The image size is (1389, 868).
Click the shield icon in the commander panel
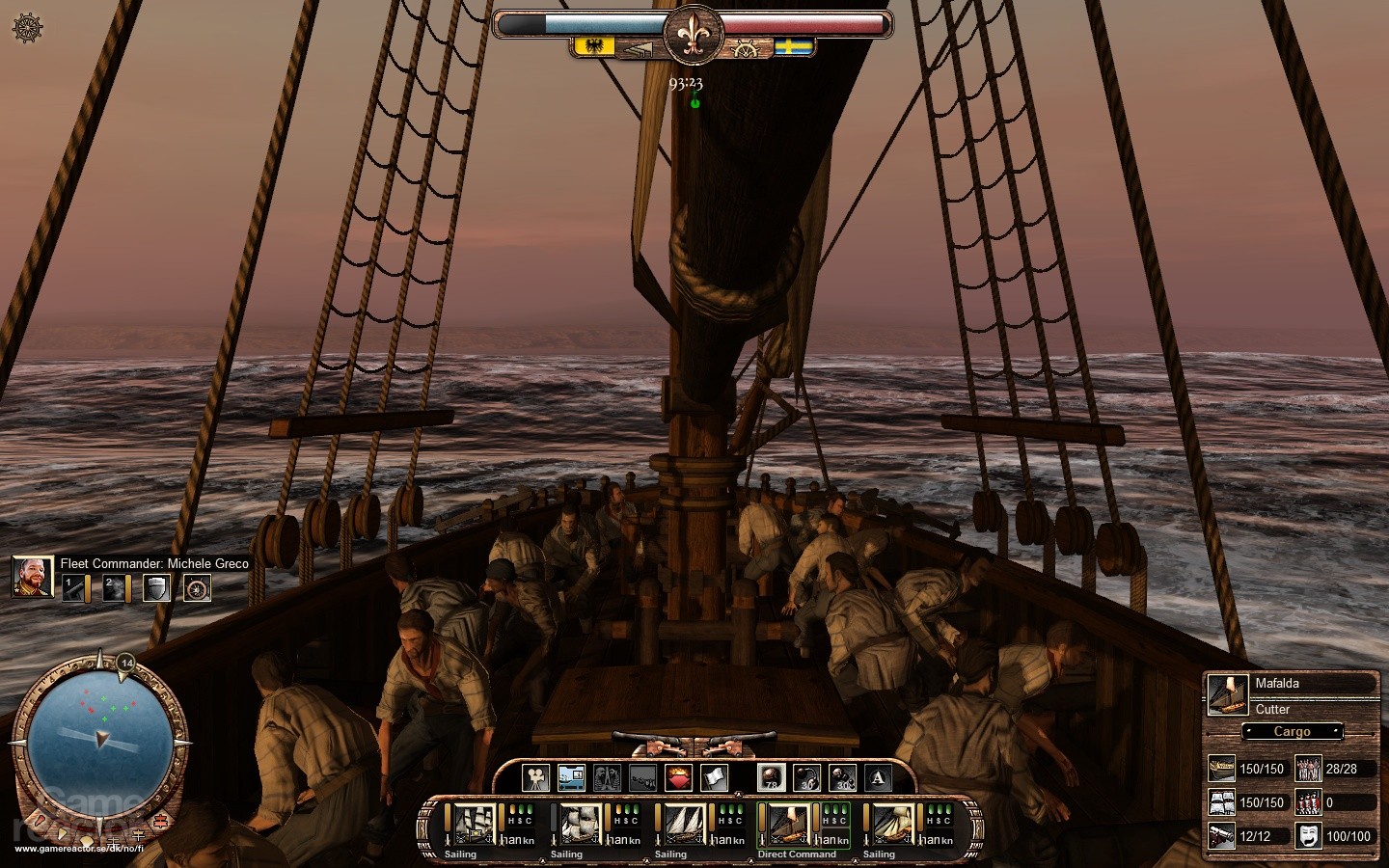click(x=157, y=587)
